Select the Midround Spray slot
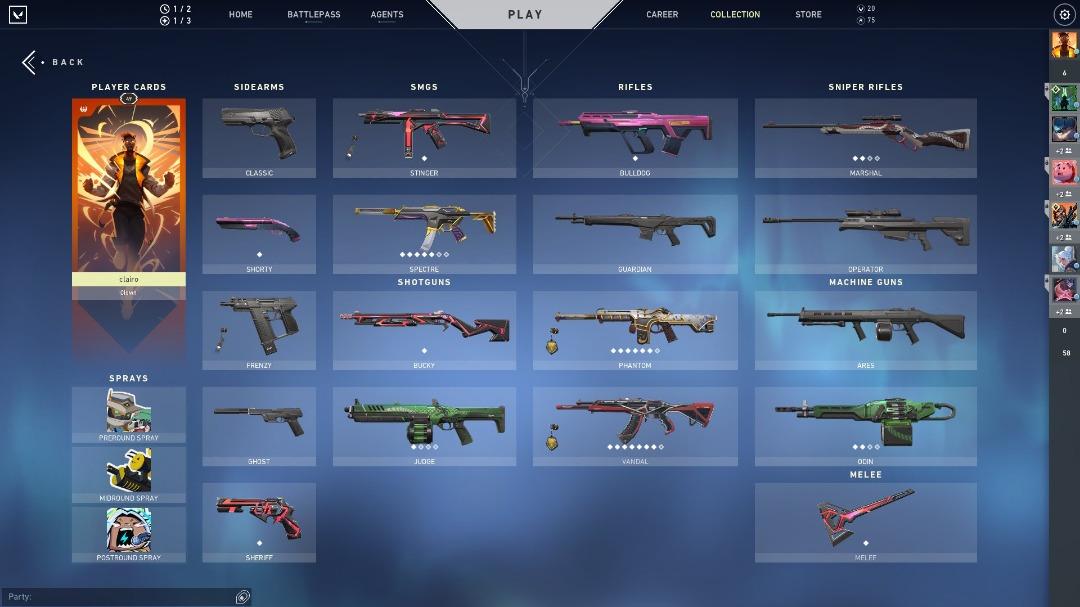The height and width of the screenshot is (607, 1080). [x=128, y=473]
